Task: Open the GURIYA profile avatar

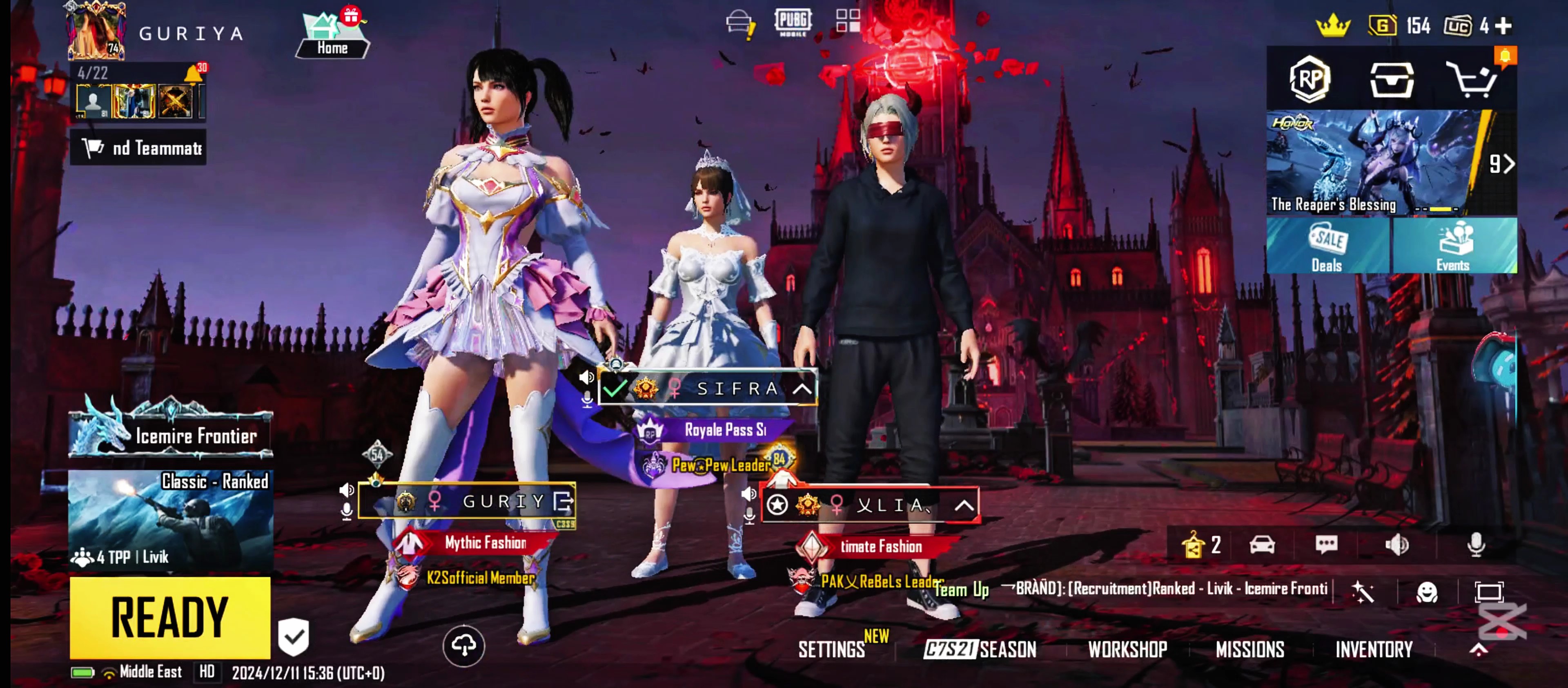Action: click(96, 31)
